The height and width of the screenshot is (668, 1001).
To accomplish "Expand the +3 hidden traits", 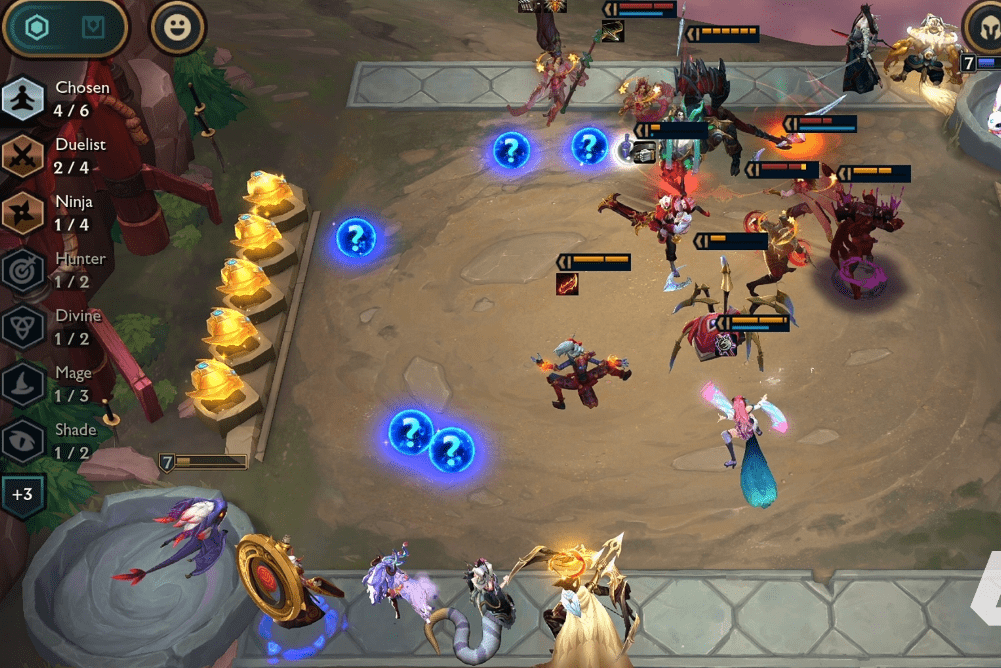I will [x=22, y=494].
